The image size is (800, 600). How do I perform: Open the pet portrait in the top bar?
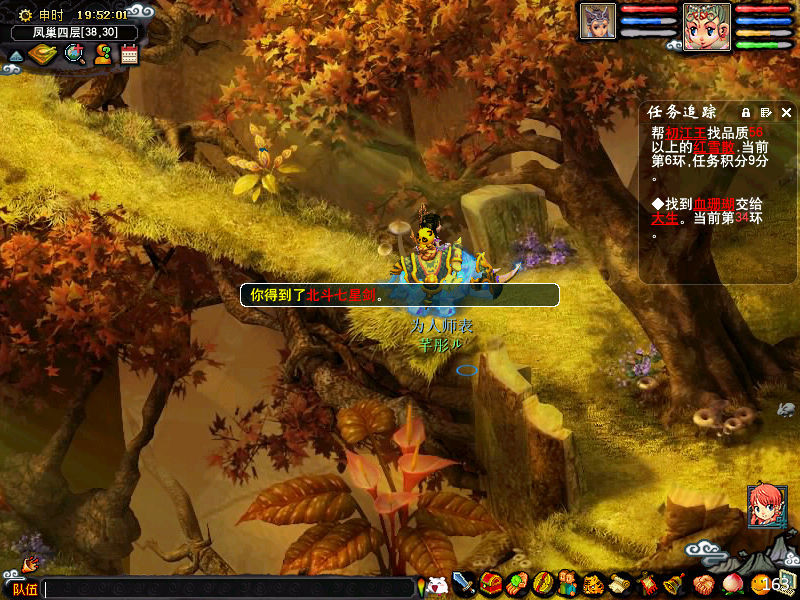pyautogui.click(x=598, y=22)
